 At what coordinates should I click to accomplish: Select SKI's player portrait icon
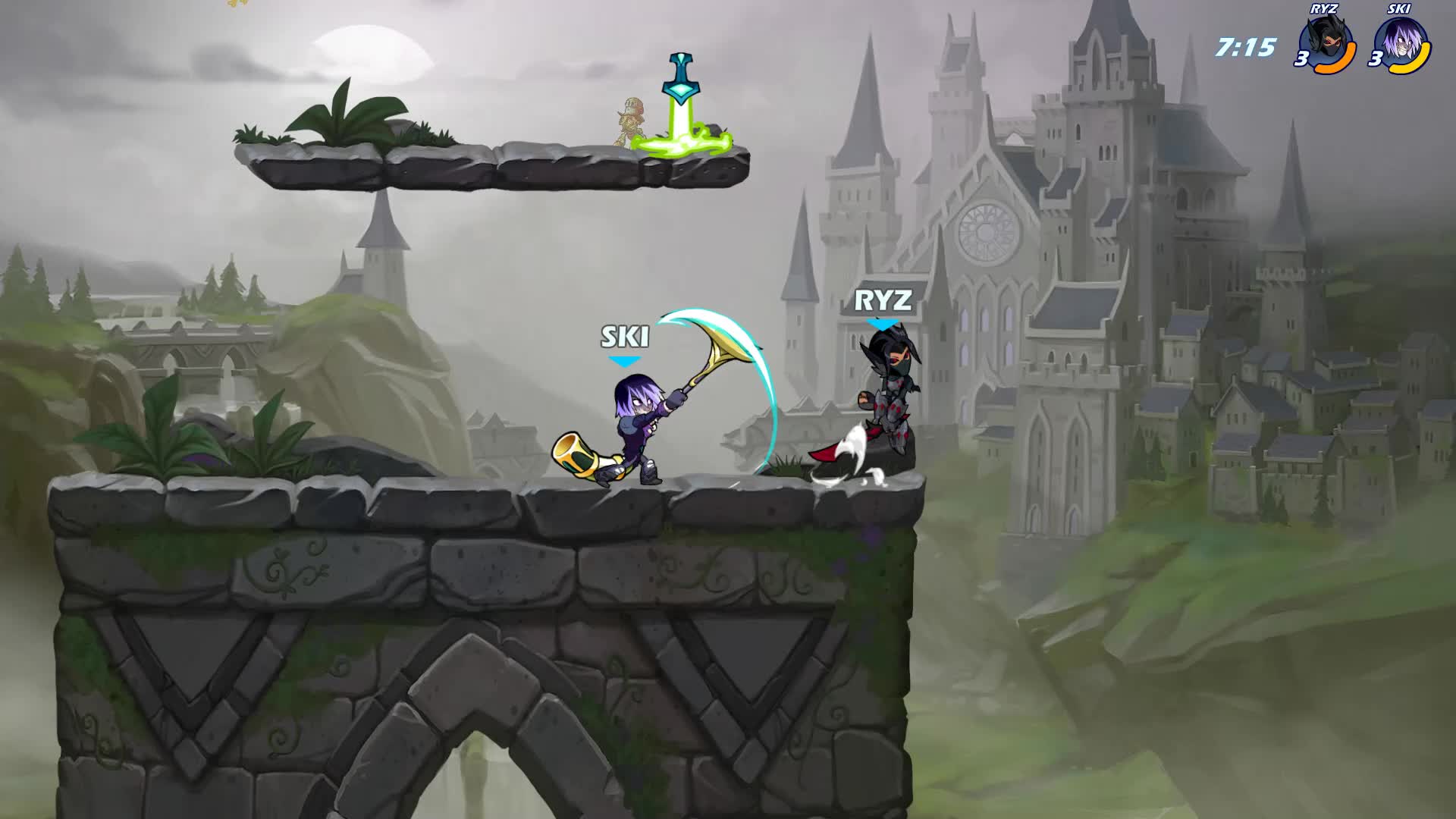pos(1399,43)
